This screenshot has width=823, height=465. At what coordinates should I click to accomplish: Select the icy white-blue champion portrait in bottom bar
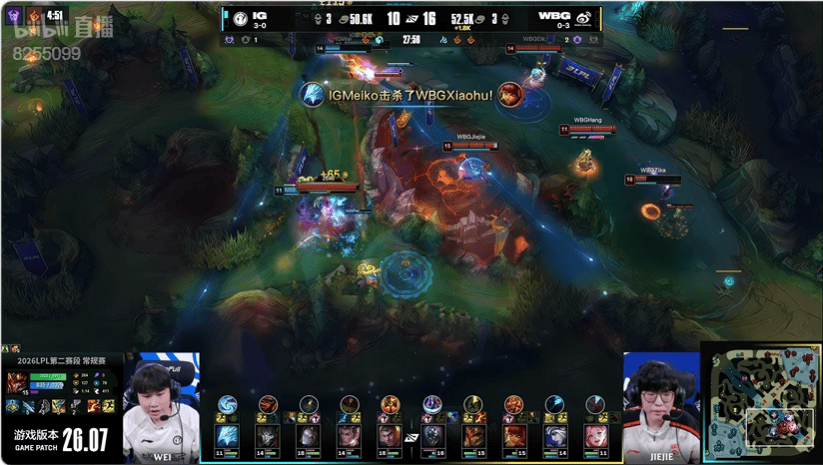pyautogui.click(x=228, y=436)
